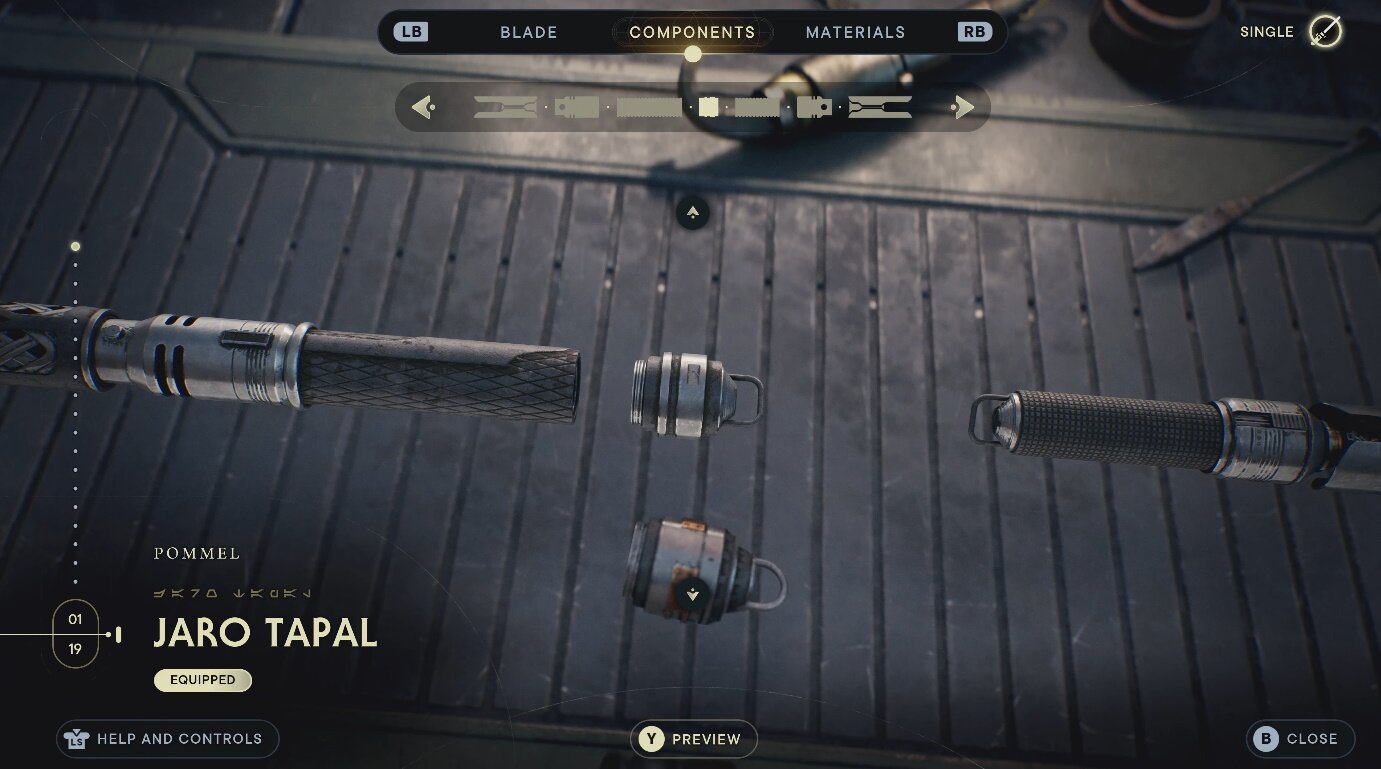Open the Materials tab

(855, 32)
